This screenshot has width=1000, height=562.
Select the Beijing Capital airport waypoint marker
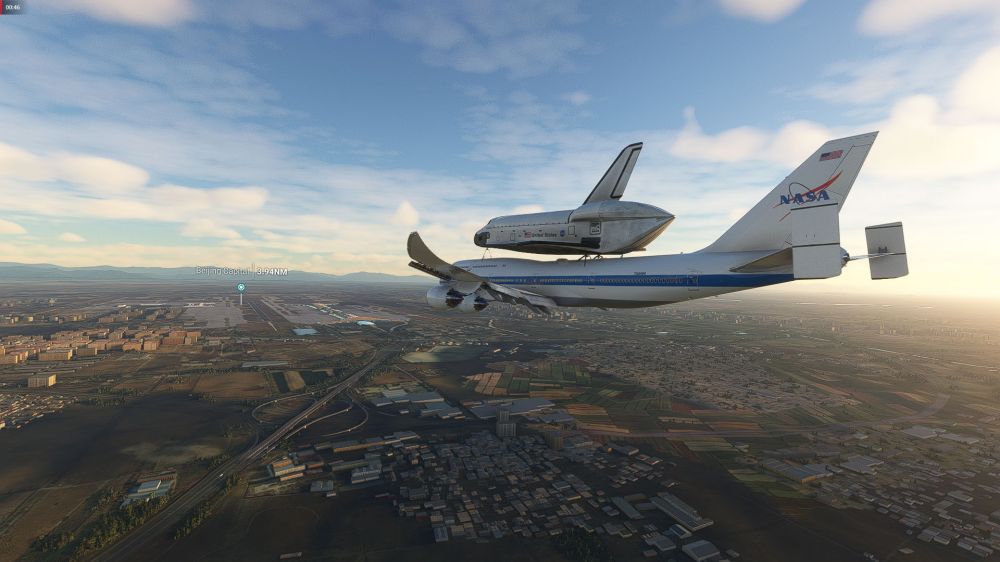point(241,287)
